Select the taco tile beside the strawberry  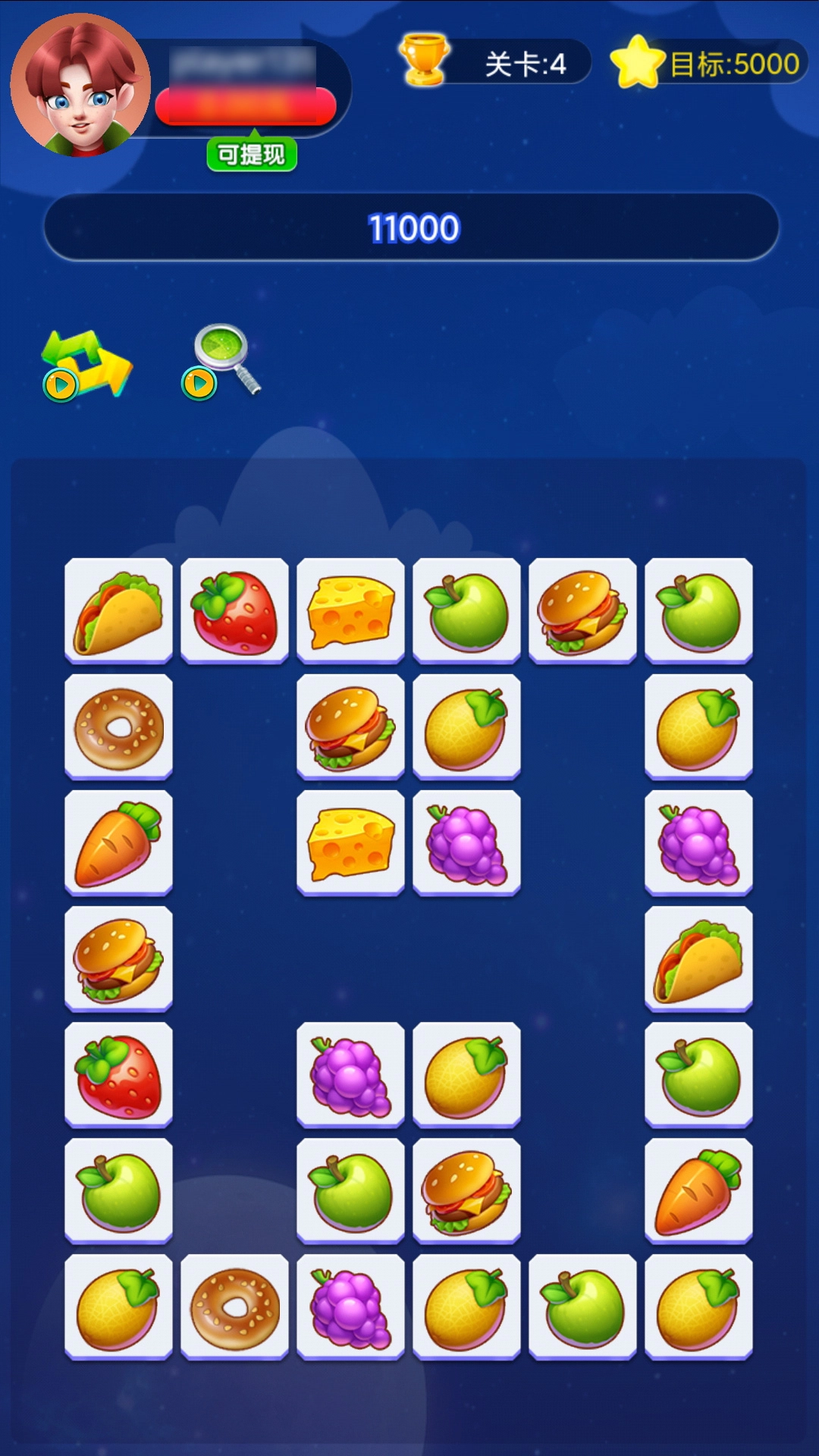coord(118,611)
